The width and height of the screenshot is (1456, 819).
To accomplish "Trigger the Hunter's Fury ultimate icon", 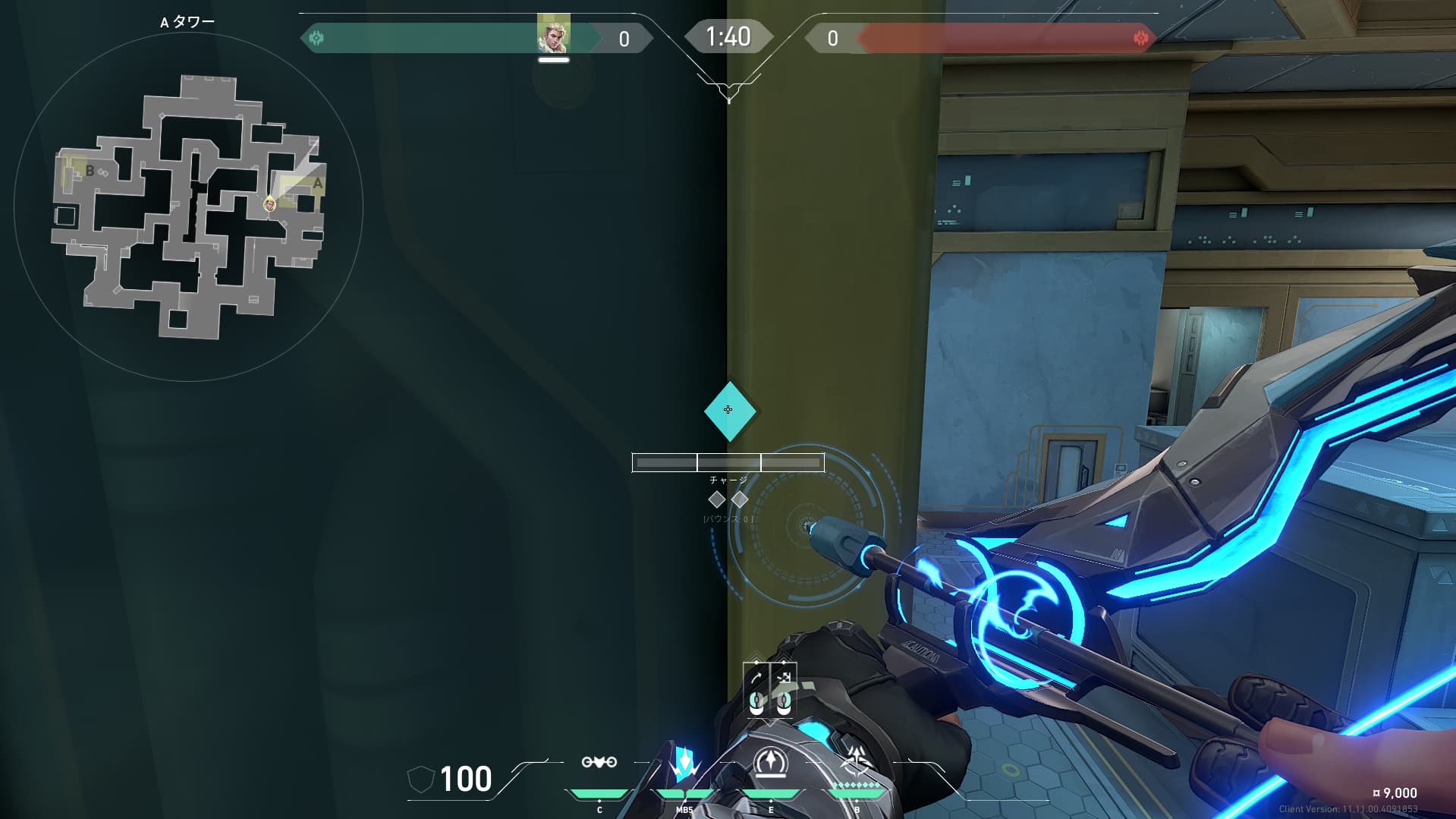I will click(857, 761).
